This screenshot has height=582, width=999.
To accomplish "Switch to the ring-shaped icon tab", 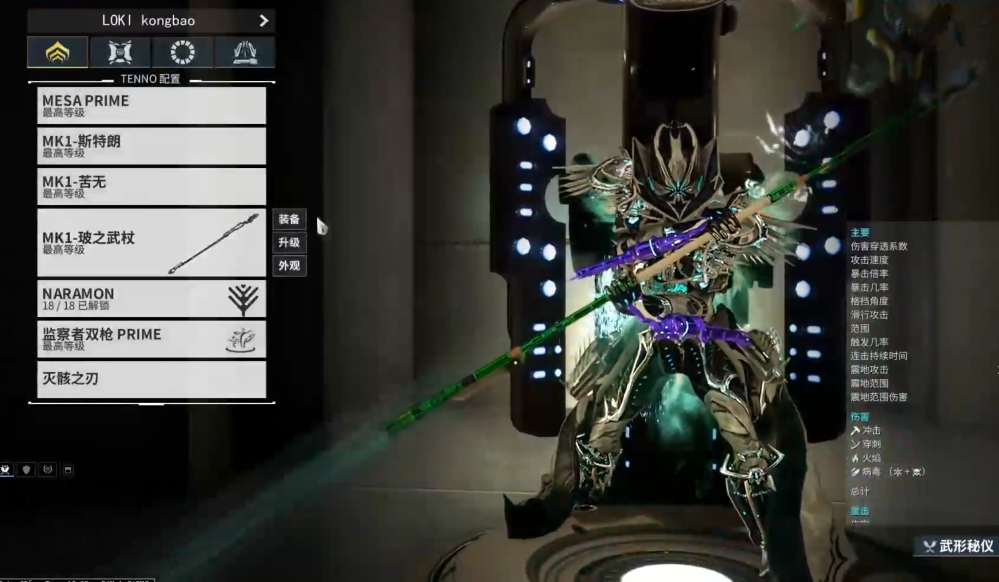I will (x=182, y=53).
